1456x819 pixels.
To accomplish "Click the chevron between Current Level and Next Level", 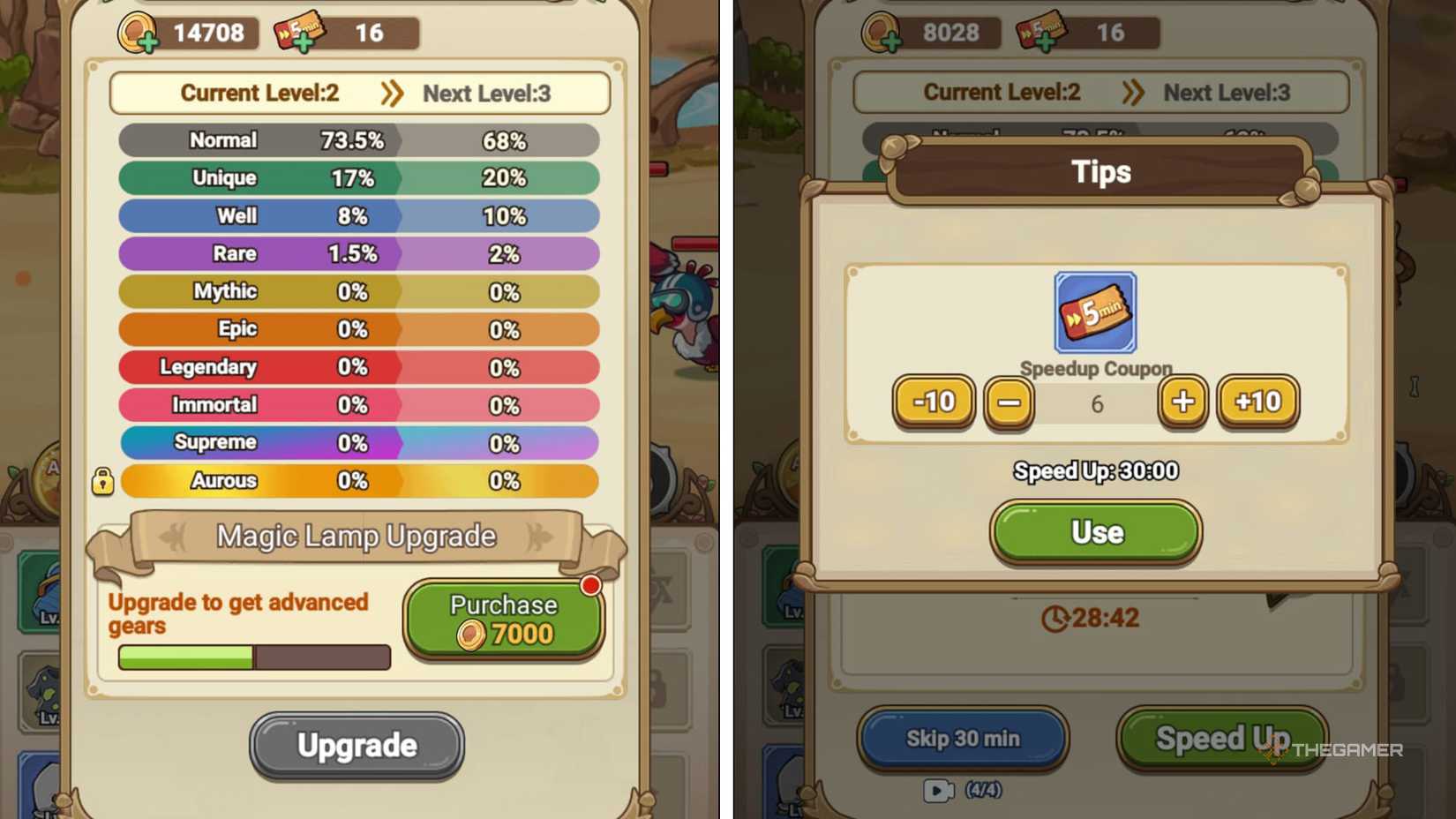I will (393, 92).
